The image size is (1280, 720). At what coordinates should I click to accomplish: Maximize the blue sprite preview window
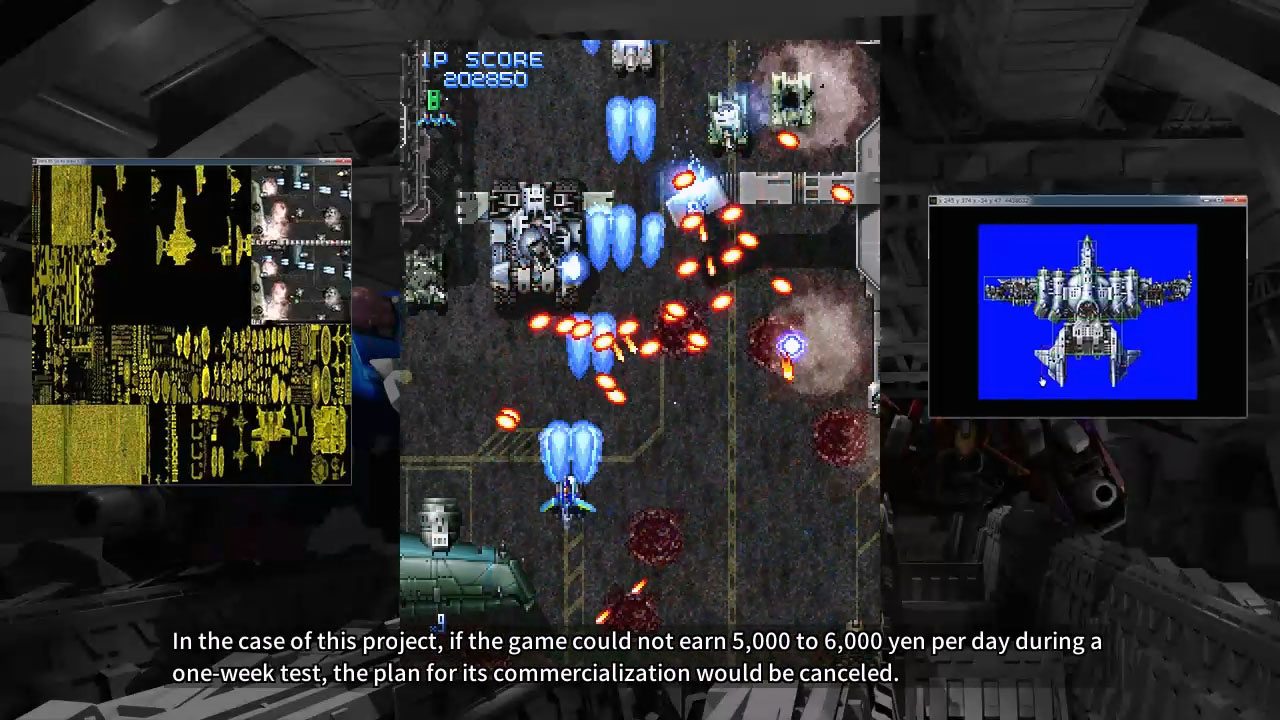1219,200
